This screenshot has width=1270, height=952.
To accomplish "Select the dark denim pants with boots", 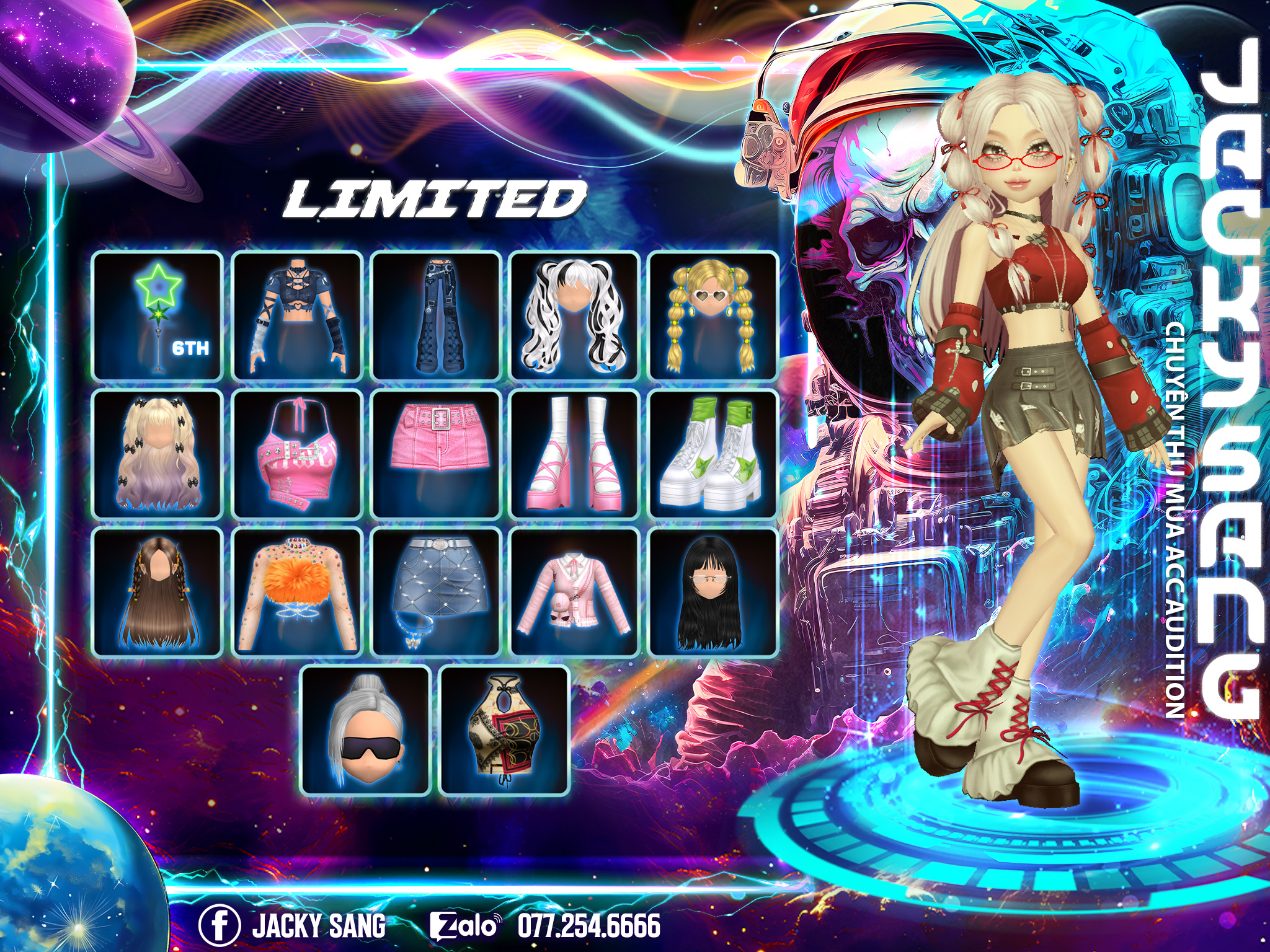I will coord(436,316).
